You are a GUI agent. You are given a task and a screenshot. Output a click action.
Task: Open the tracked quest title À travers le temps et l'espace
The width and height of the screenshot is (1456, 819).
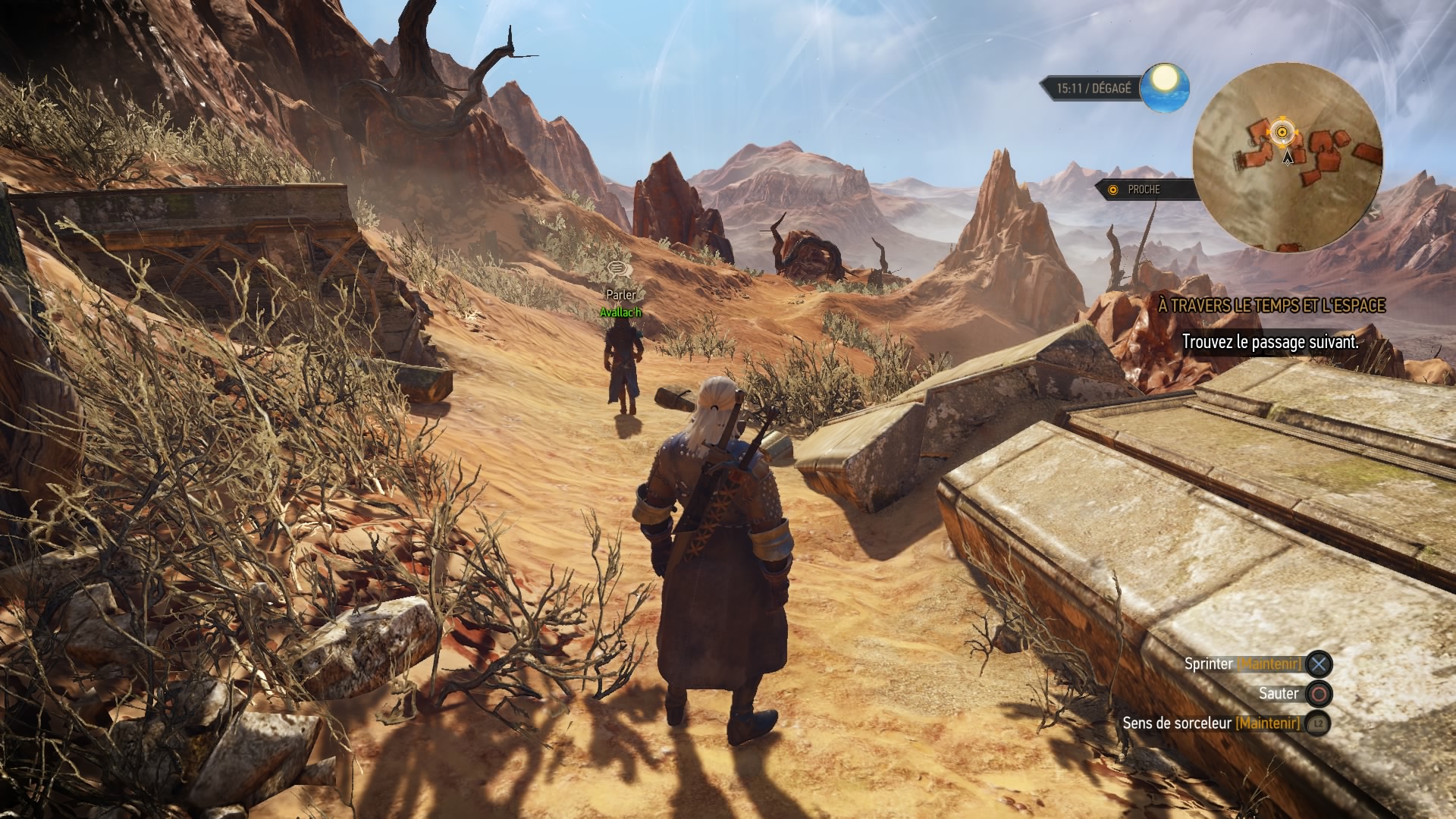[x=1272, y=306]
